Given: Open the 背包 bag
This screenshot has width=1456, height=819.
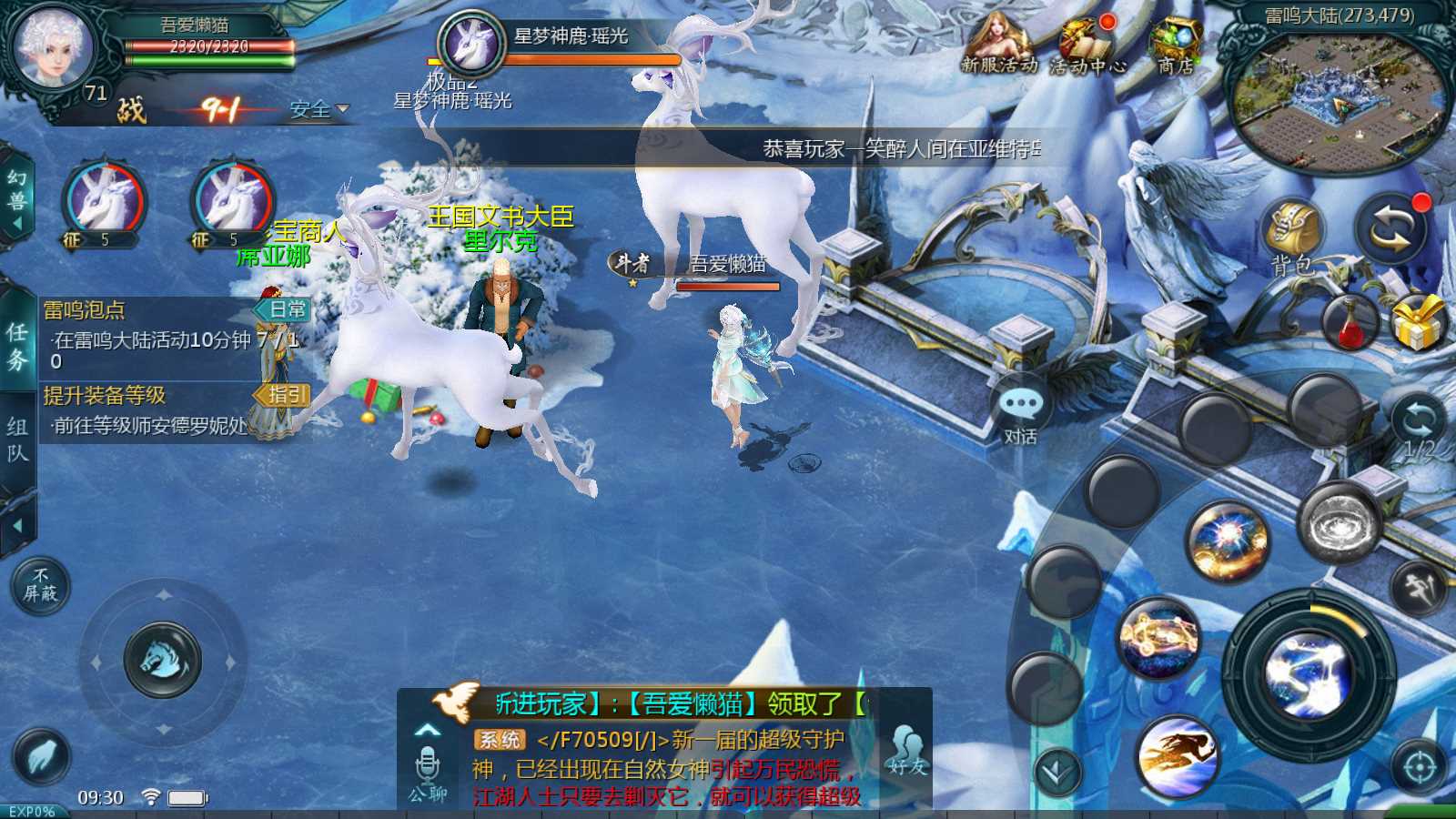Looking at the screenshot, I should [1292, 237].
